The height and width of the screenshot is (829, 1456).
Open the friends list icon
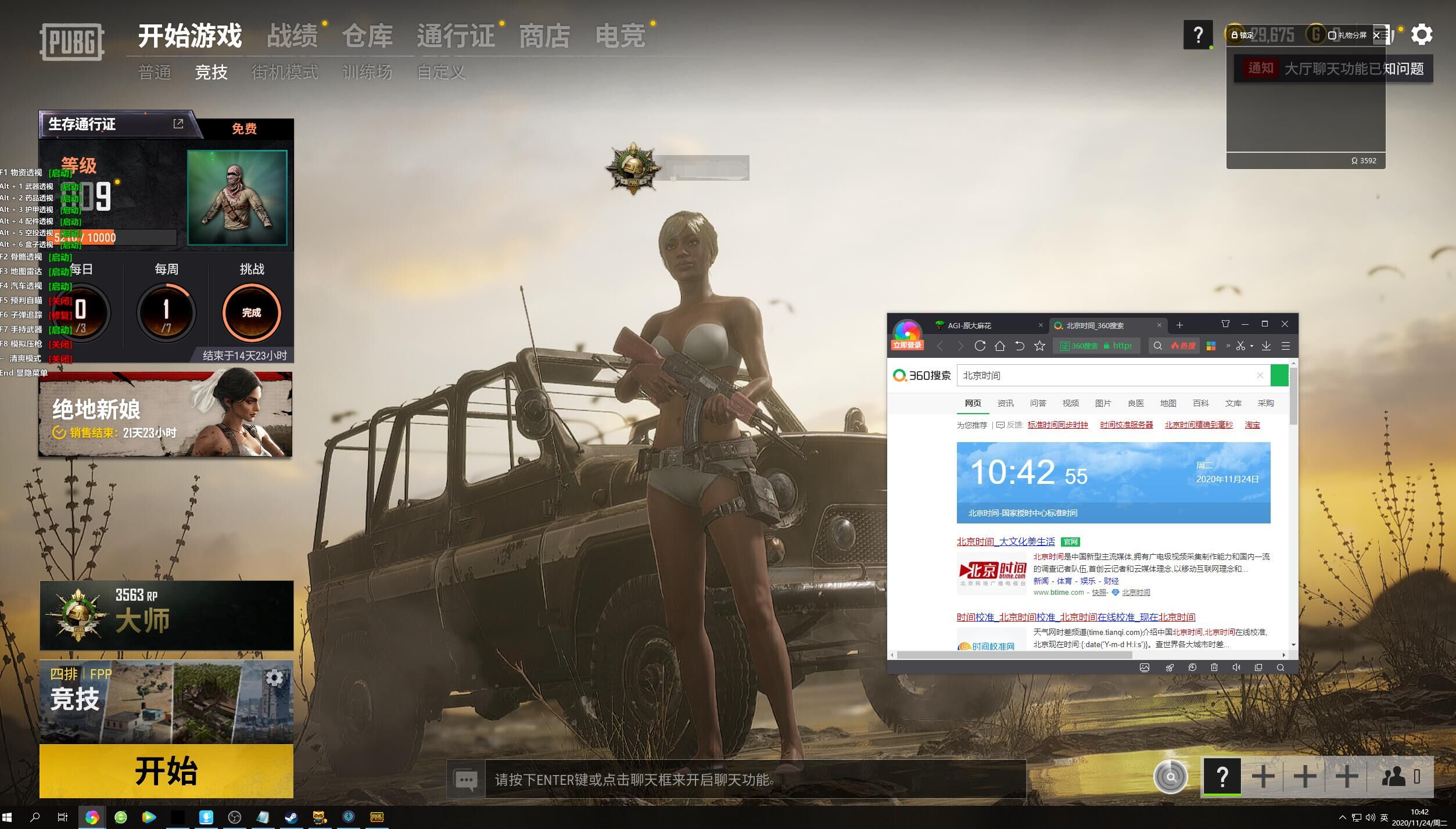(1394, 776)
